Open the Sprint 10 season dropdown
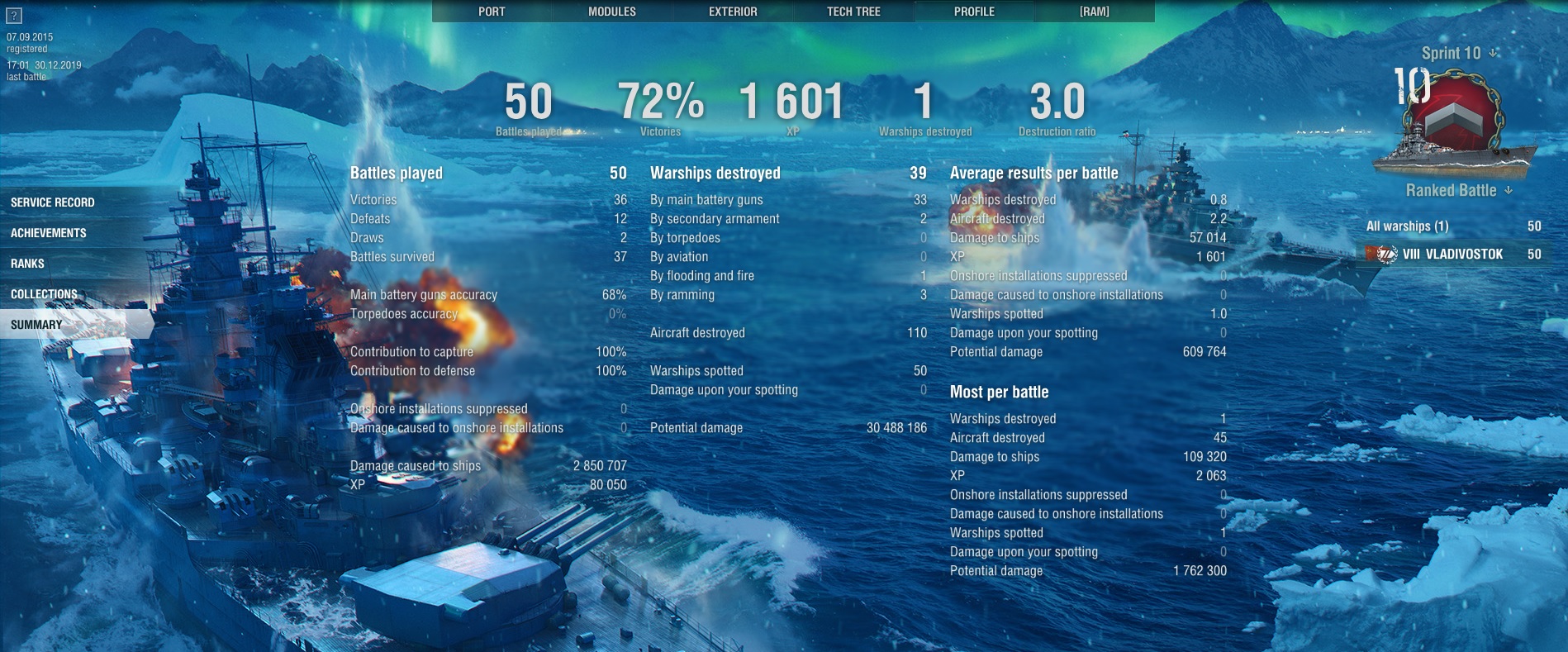The height and width of the screenshot is (652, 1568). coord(1458,54)
